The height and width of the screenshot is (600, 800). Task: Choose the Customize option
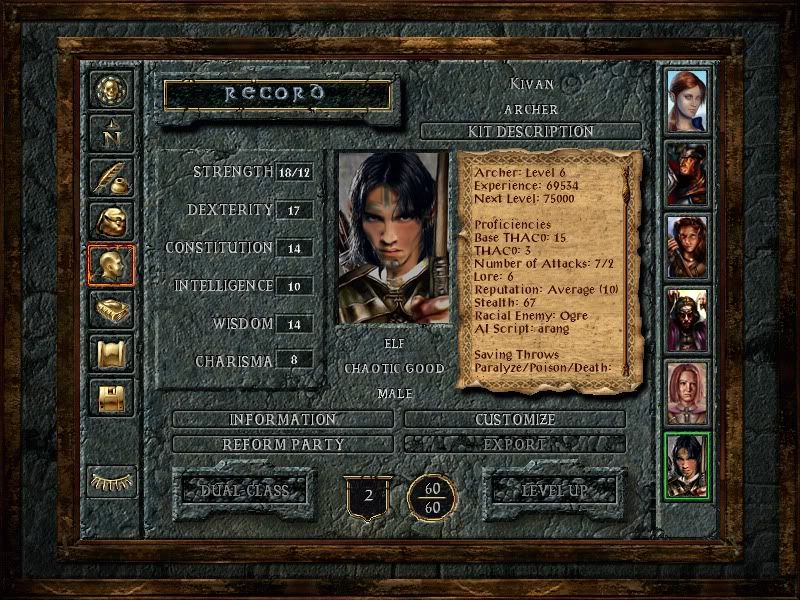pyautogui.click(x=514, y=419)
